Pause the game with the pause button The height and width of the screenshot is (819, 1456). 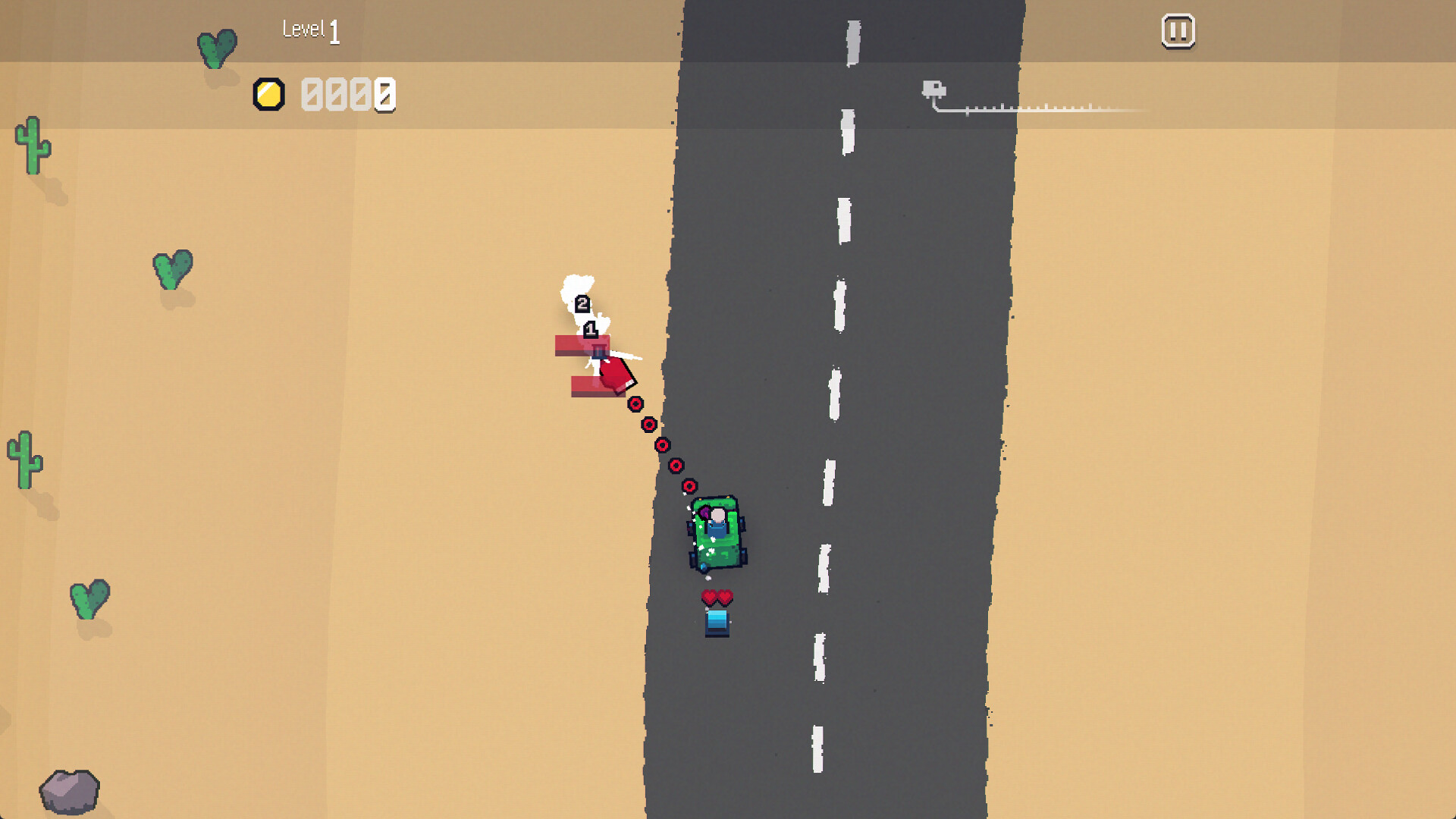1178,32
